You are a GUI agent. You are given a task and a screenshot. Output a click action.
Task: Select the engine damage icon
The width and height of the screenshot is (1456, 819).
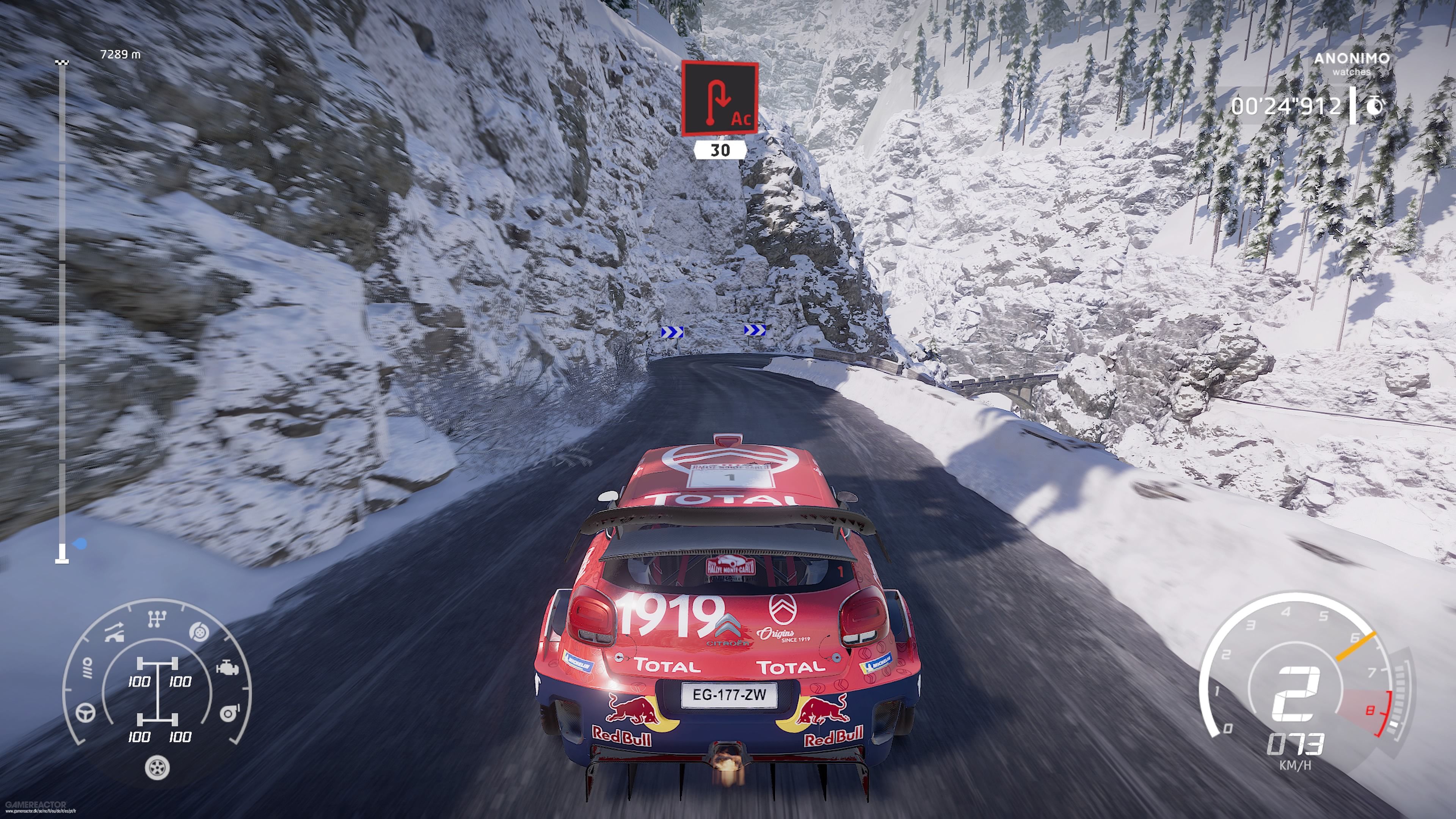tap(228, 668)
